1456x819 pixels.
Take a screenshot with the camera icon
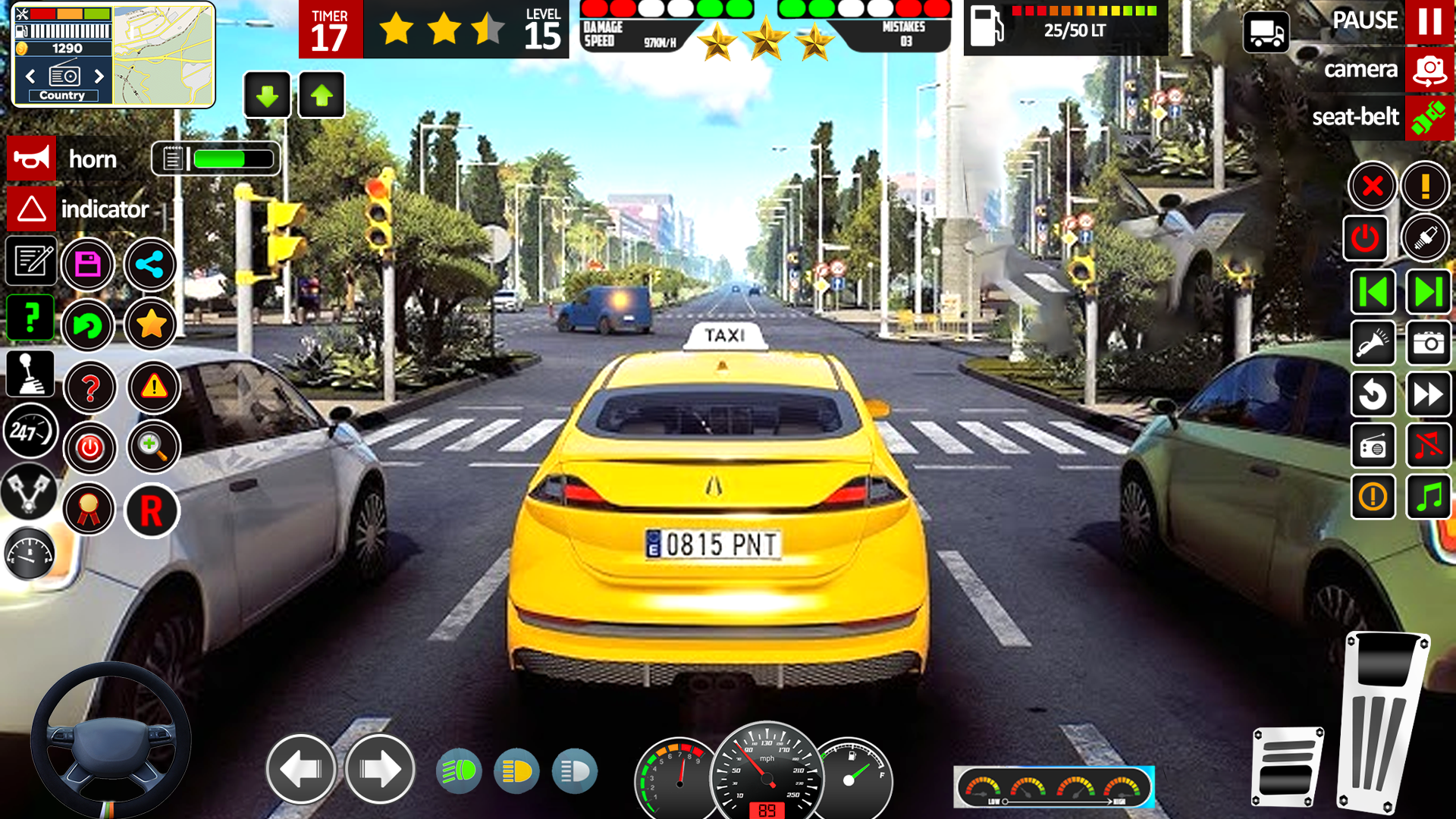(x=1429, y=344)
